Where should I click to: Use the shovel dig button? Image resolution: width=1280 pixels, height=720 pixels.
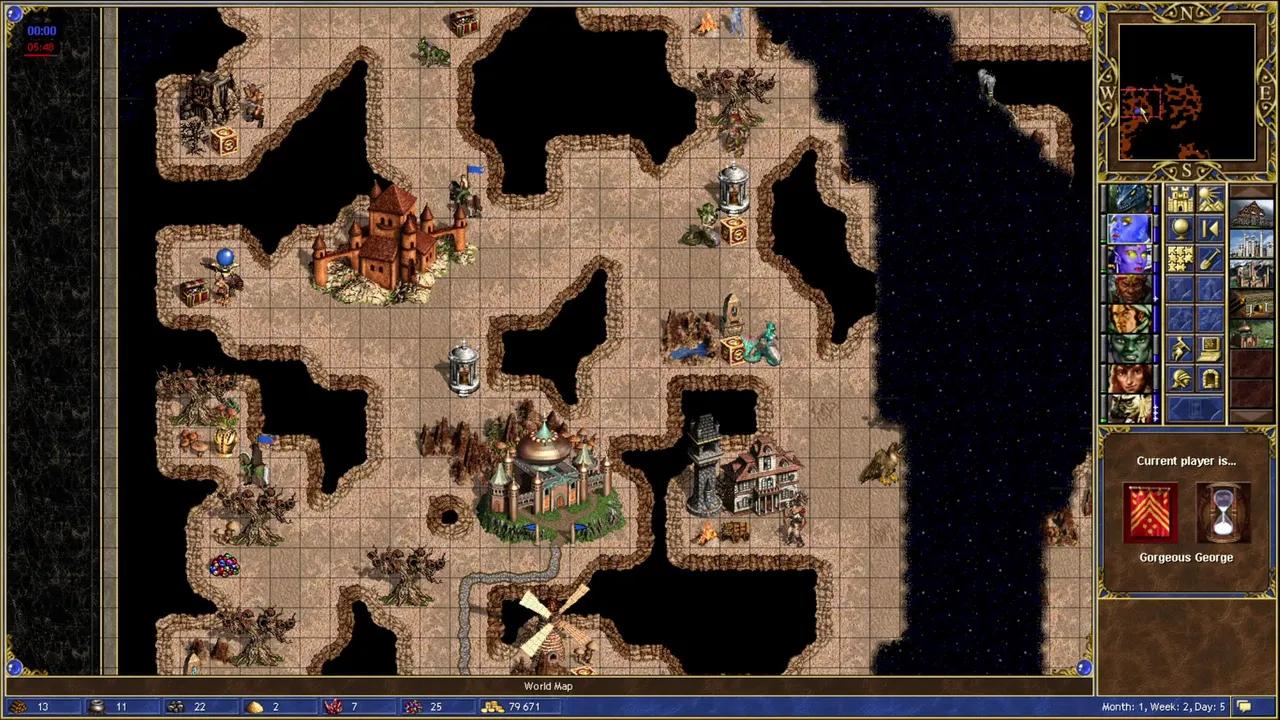[1210, 259]
